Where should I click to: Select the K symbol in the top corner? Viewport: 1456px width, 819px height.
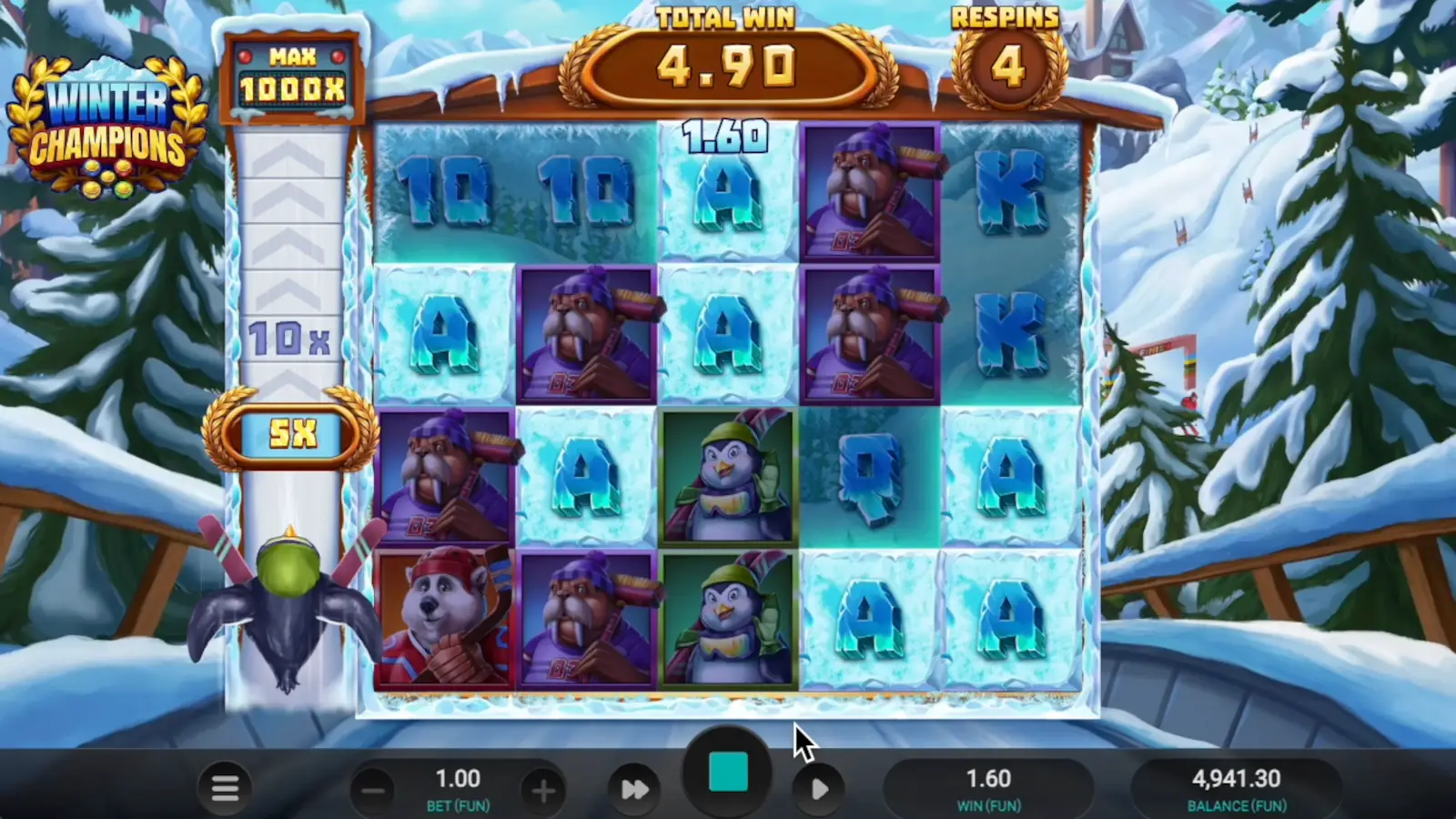[x=1013, y=191]
